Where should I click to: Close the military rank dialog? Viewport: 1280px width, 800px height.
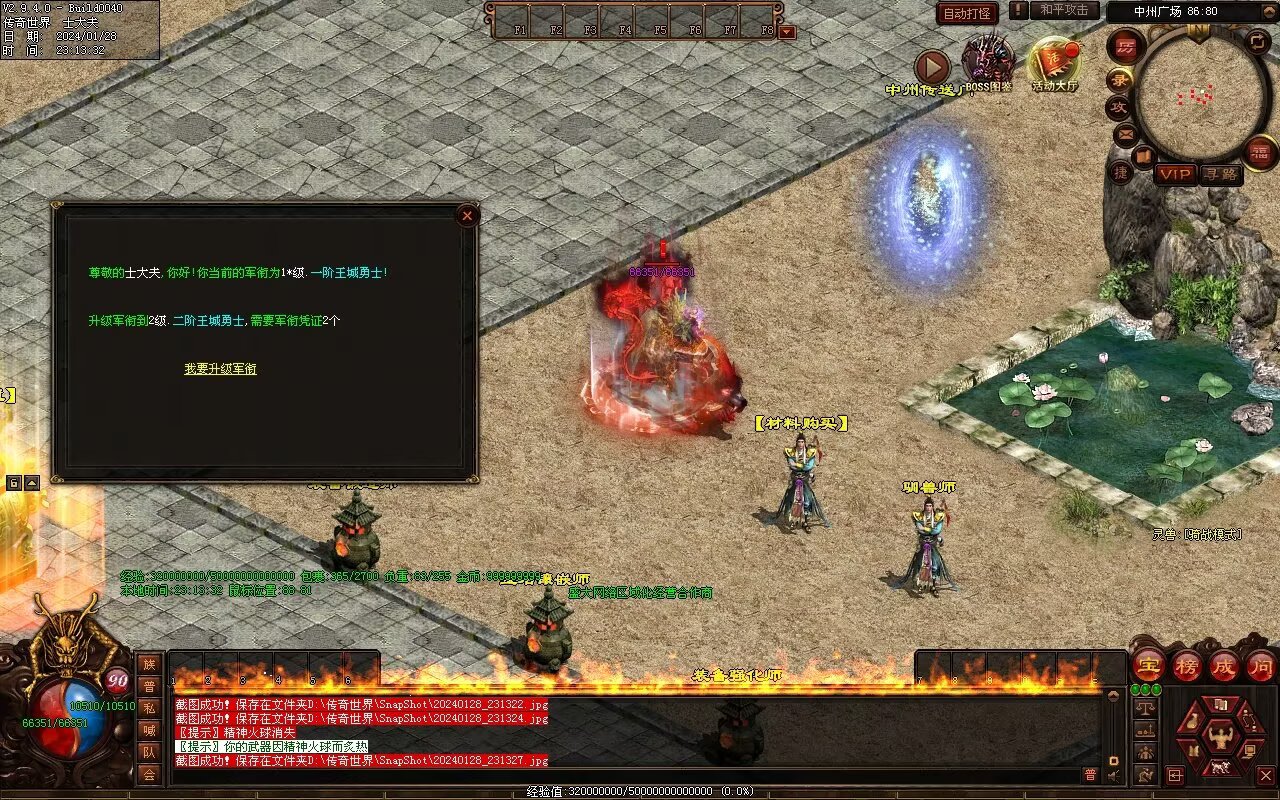(x=467, y=215)
